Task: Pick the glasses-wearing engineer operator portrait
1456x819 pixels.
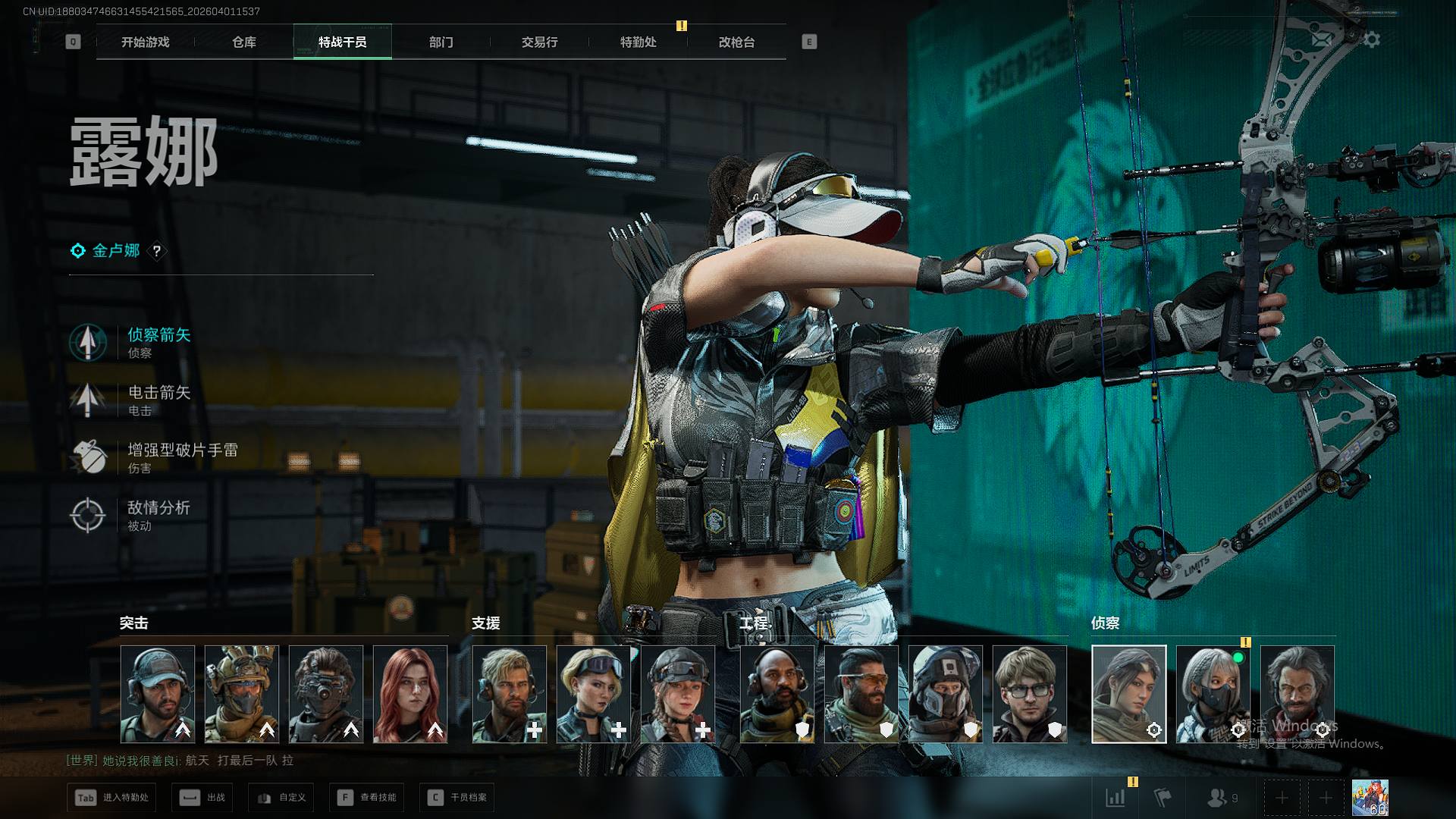Action: [x=1029, y=694]
